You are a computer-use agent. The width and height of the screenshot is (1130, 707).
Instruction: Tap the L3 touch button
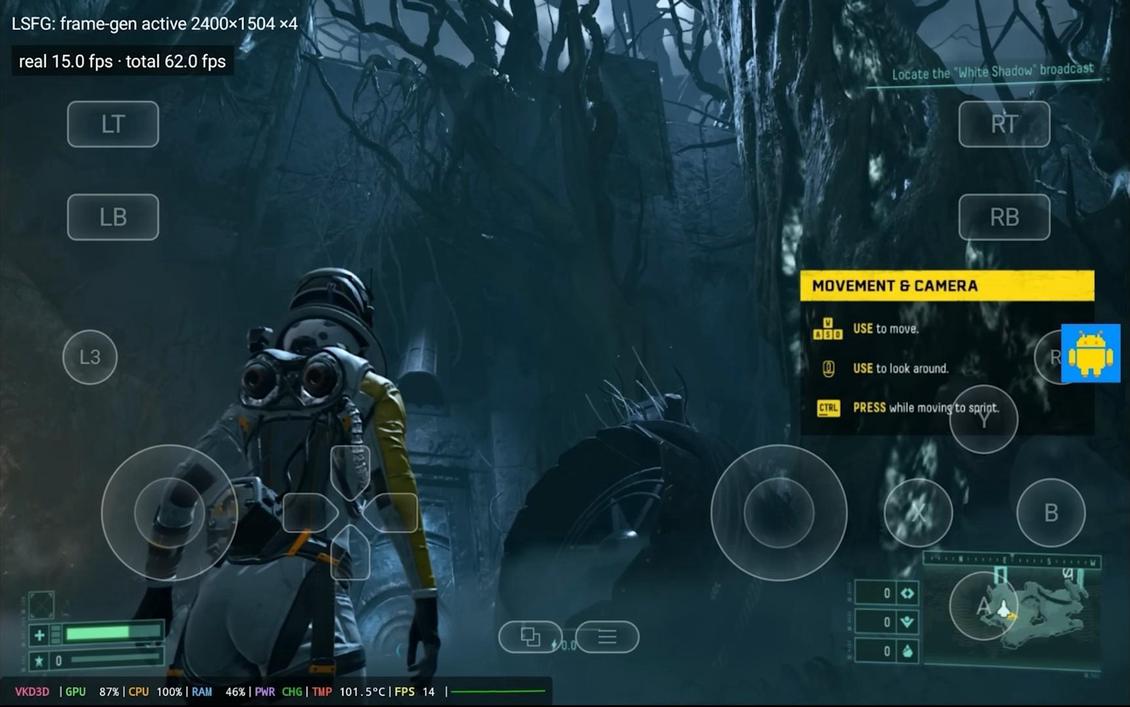(90, 357)
